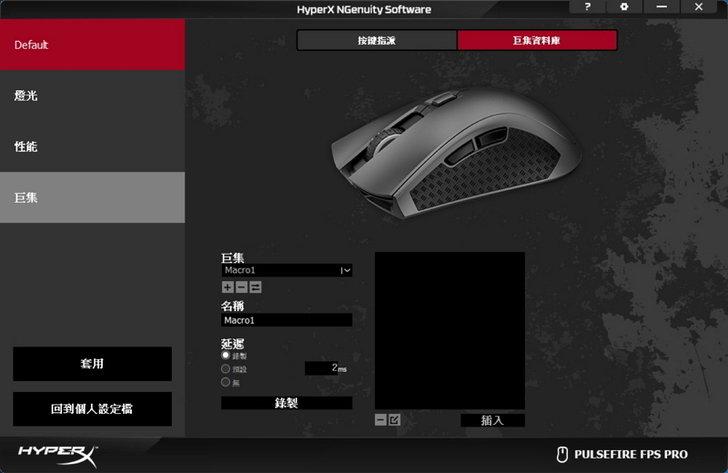
Task: Select the 巨集 macro sidebar section
Action: coord(92,197)
